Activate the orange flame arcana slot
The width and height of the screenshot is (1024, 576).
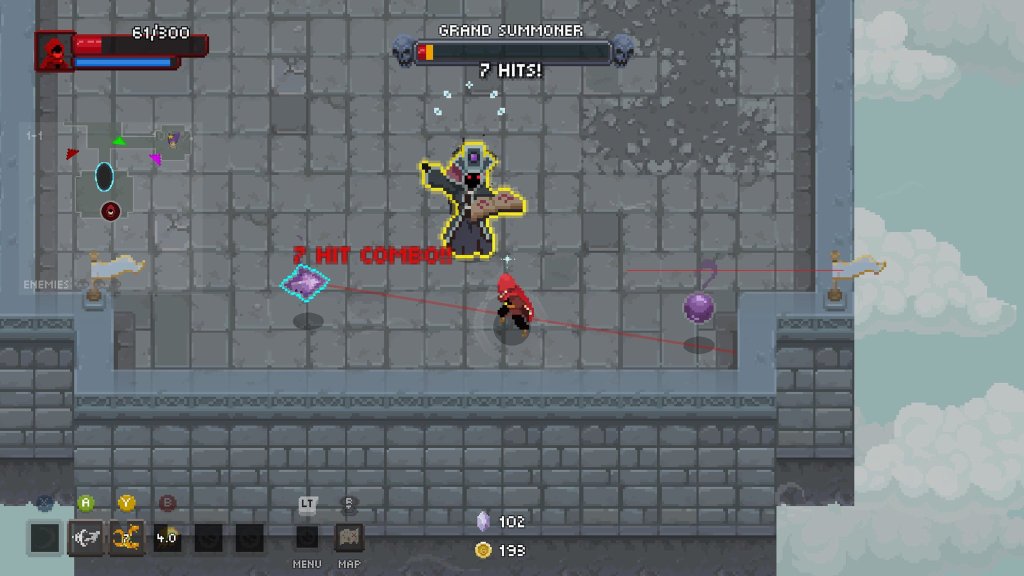[126, 537]
